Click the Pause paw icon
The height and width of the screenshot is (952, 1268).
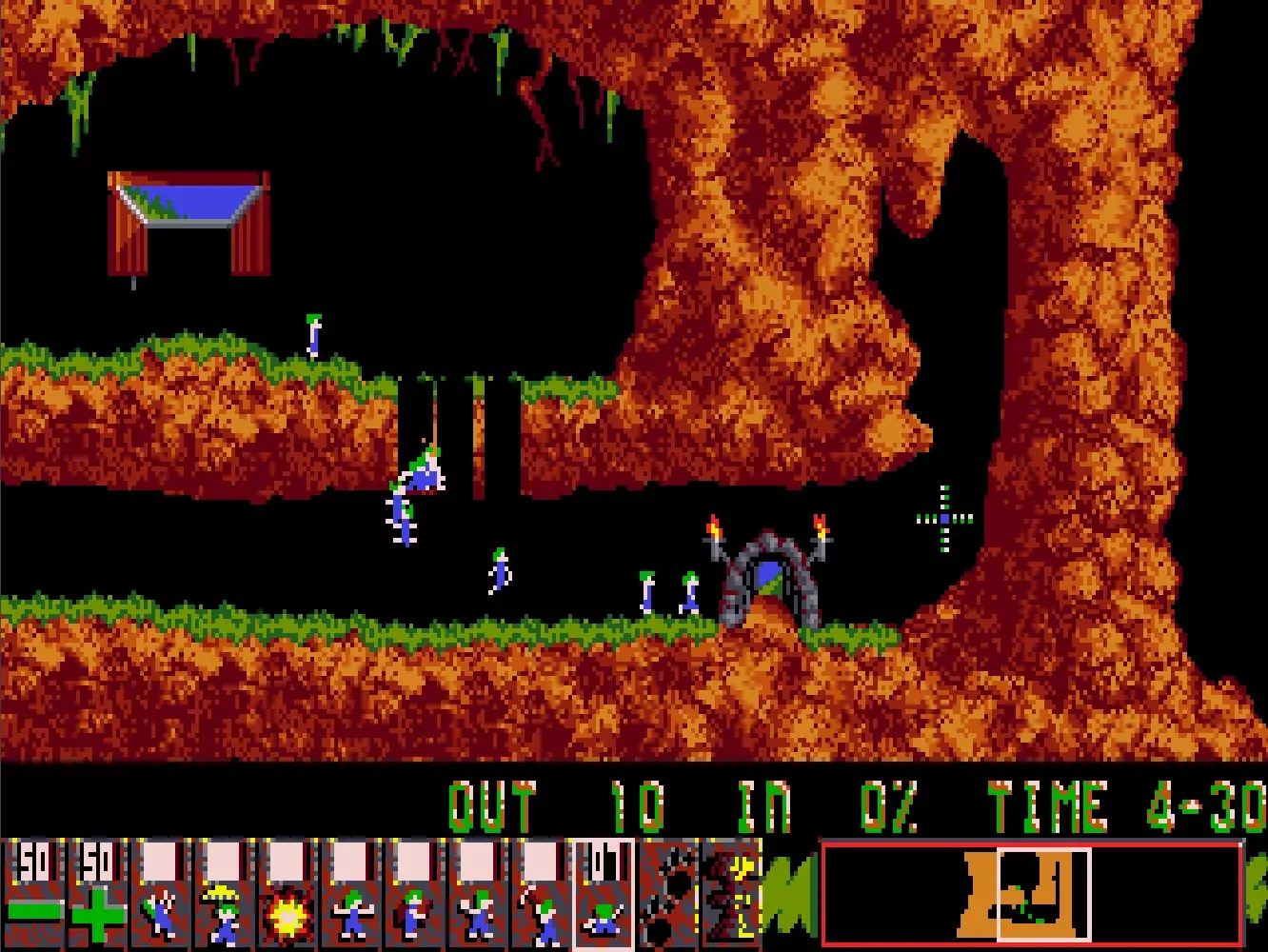pyautogui.click(x=666, y=895)
